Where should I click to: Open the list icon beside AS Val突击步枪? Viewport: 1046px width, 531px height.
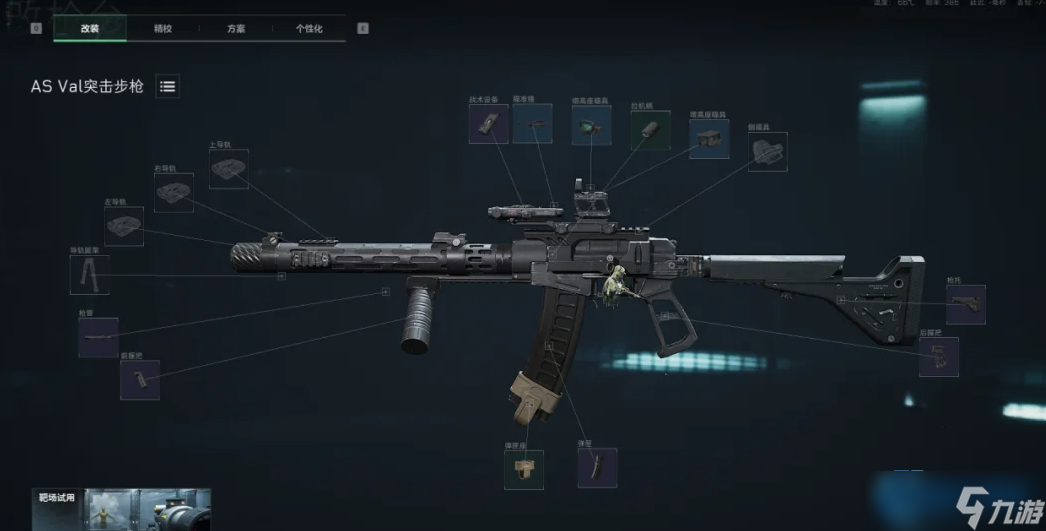168,87
